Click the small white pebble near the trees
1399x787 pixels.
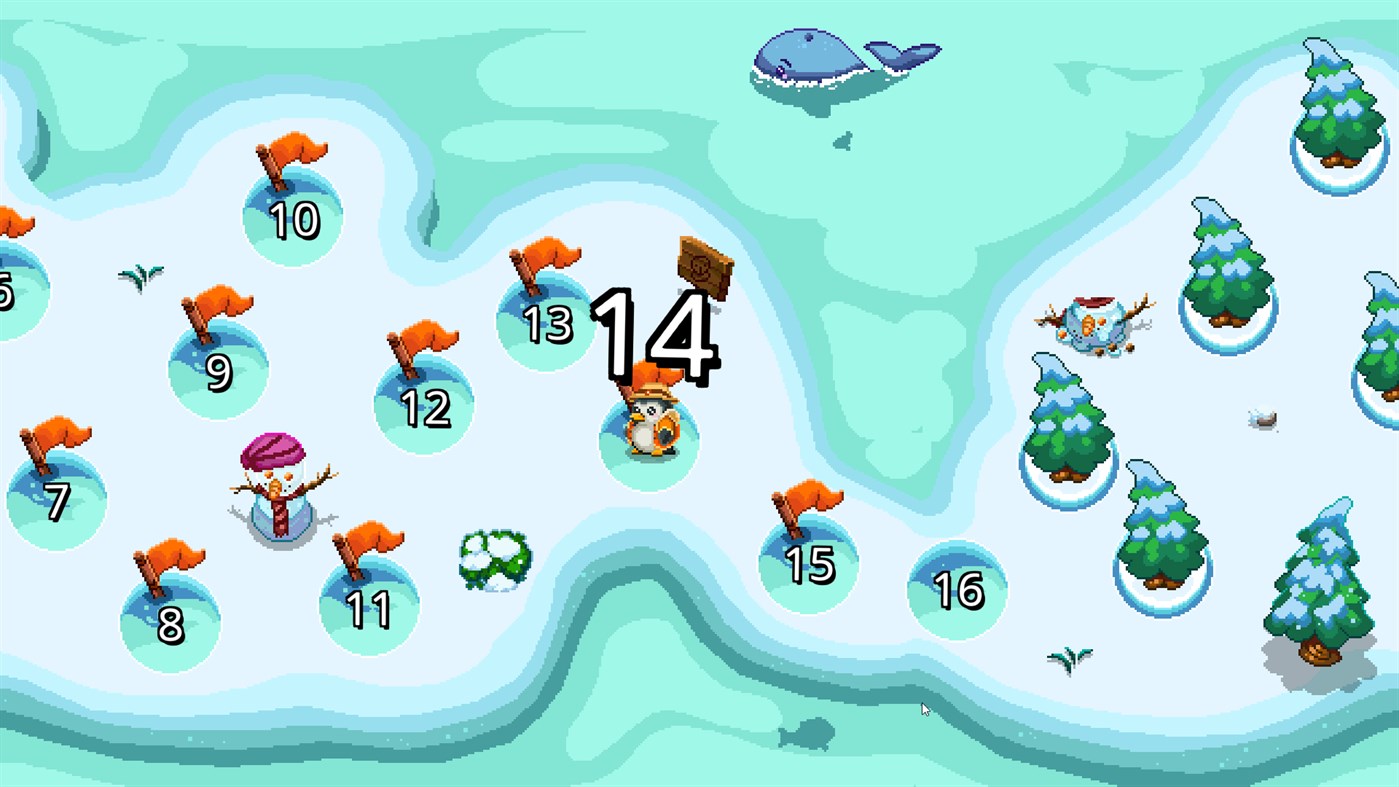1262,421
